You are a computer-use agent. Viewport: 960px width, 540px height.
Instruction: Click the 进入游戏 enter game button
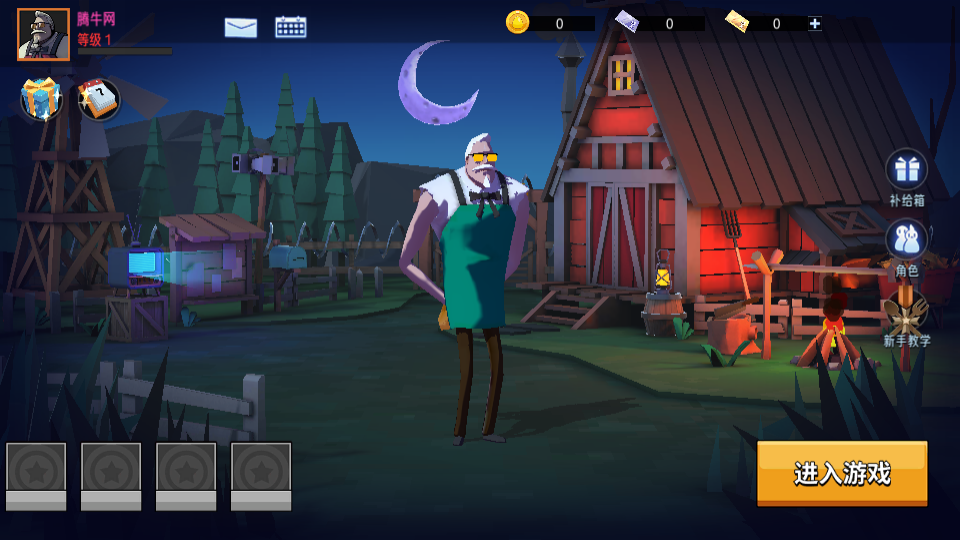pyautogui.click(x=842, y=473)
